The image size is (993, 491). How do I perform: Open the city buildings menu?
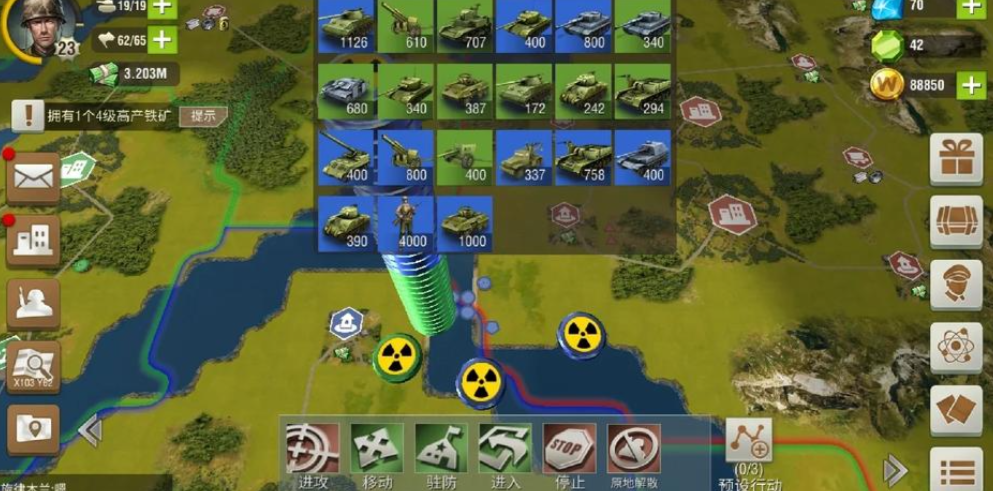click(x=33, y=240)
